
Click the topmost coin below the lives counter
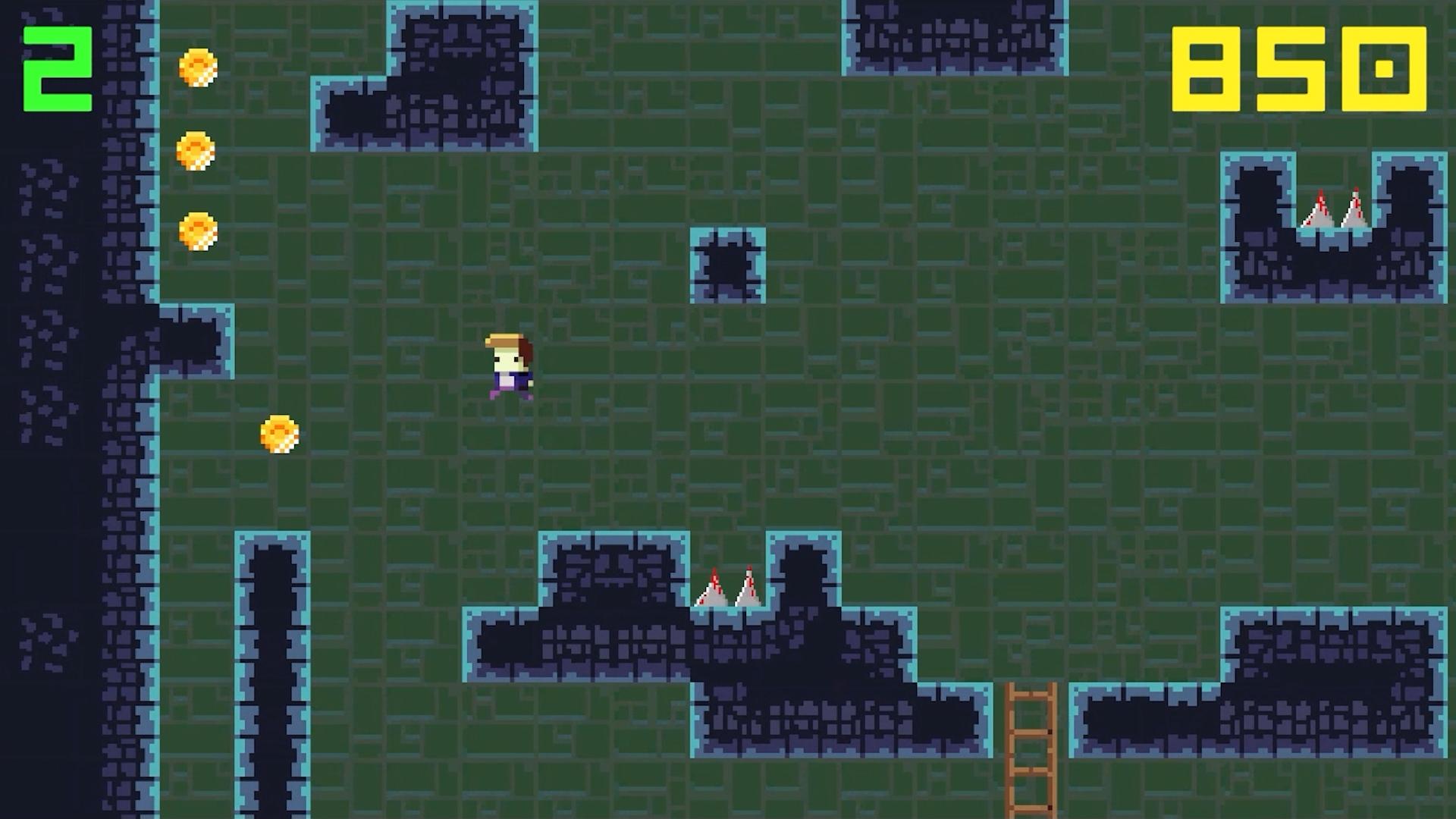coord(199,68)
